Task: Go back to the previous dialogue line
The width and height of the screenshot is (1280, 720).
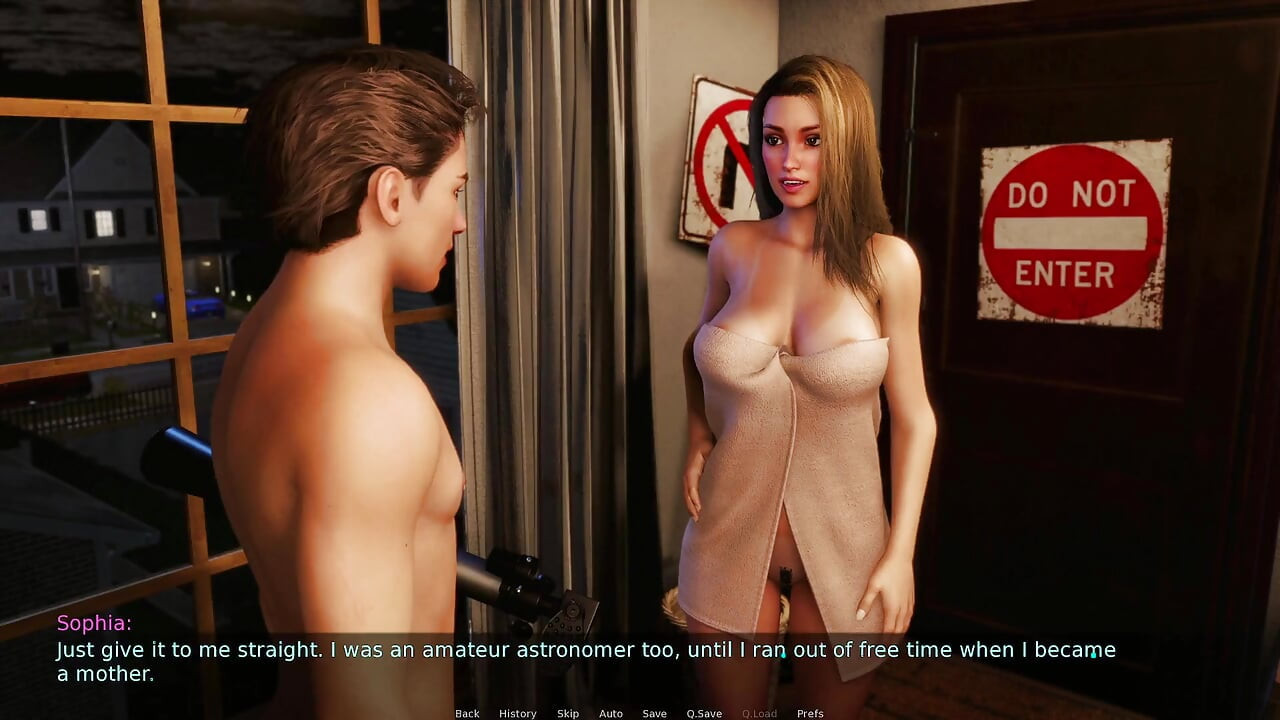Action: pos(467,713)
